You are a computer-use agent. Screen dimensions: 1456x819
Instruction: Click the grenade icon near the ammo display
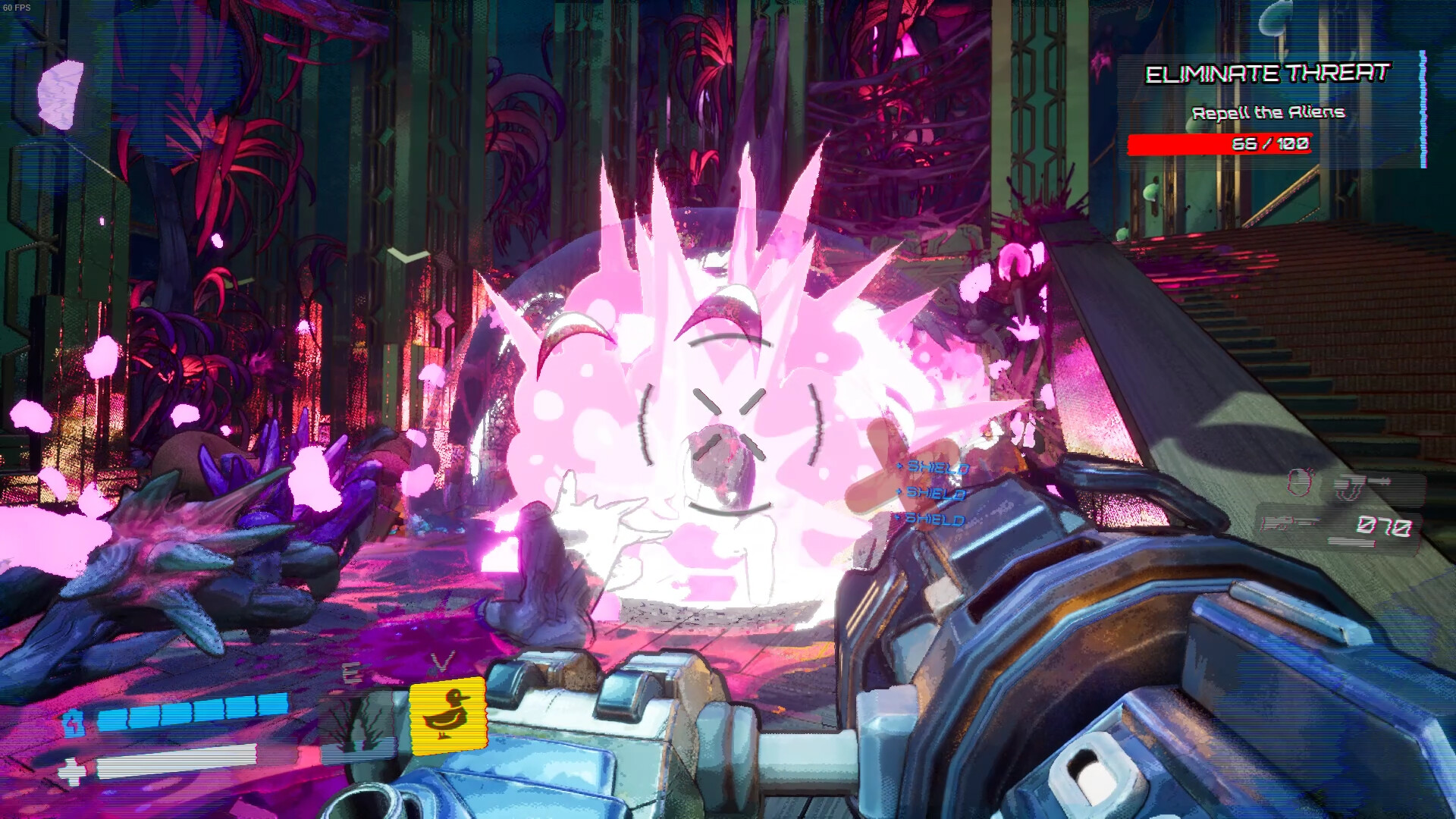point(1299,482)
